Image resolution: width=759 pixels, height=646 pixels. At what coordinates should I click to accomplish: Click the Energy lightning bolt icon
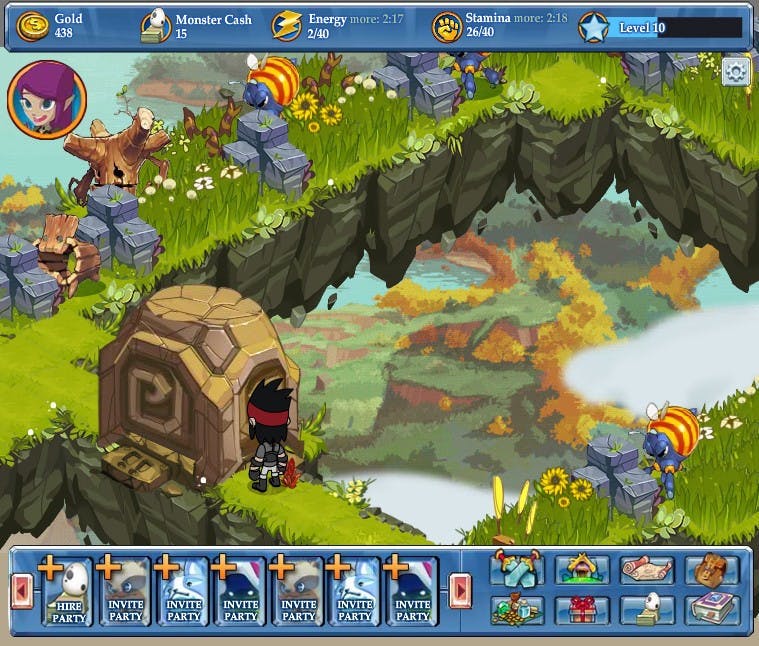pyautogui.click(x=286, y=26)
